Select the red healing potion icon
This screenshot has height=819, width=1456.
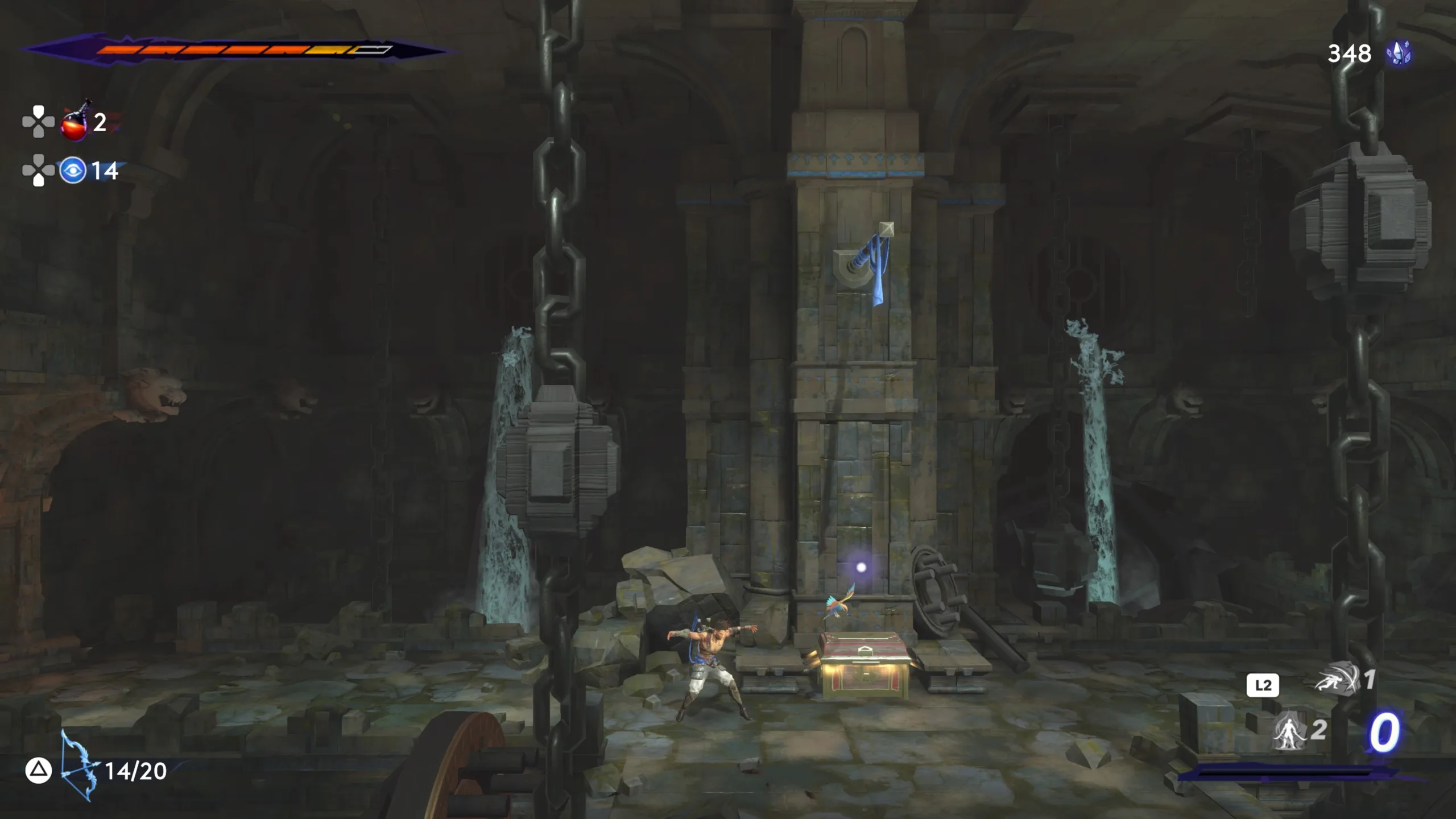click(75, 122)
